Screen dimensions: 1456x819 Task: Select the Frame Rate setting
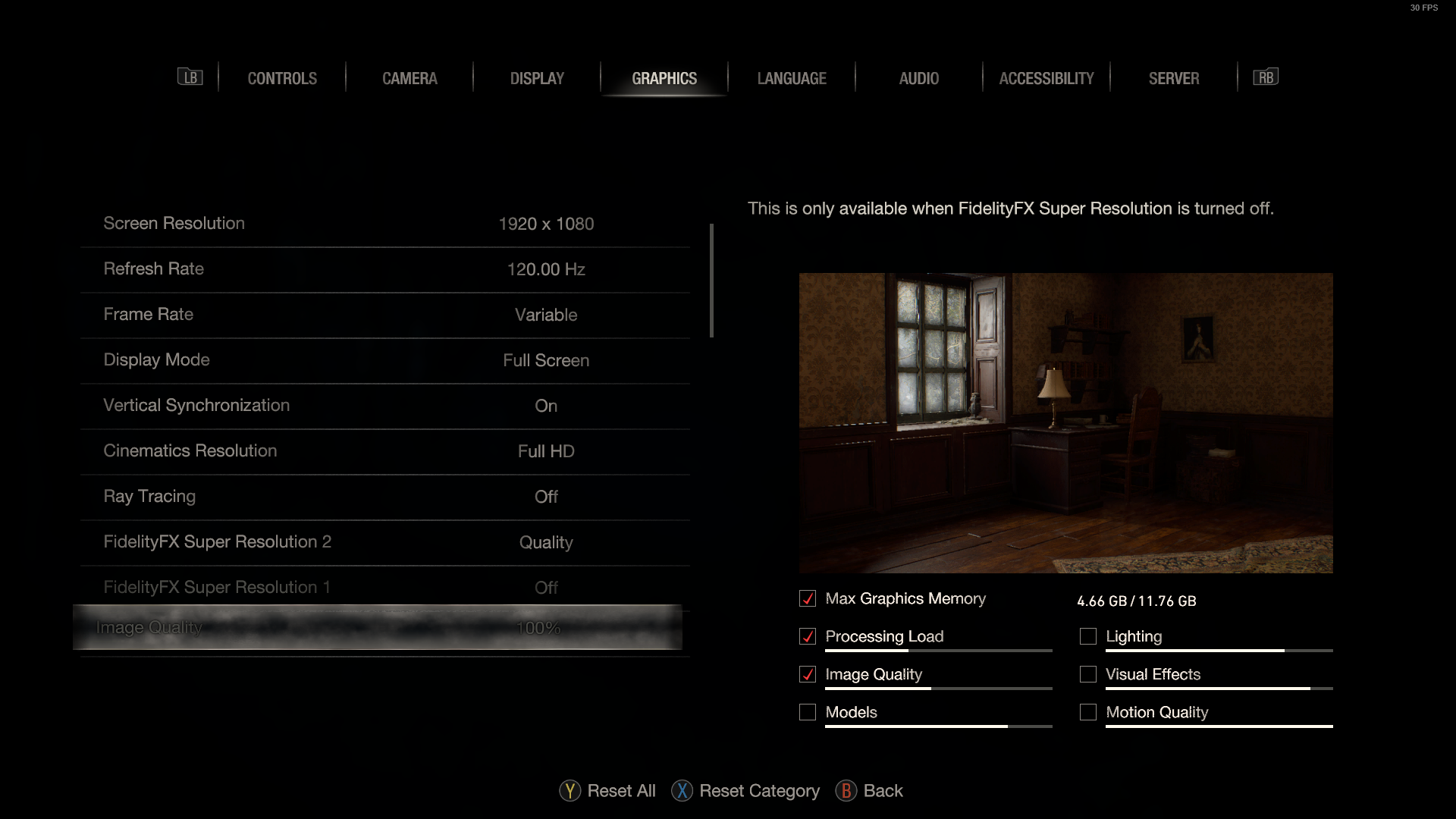coord(385,315)
